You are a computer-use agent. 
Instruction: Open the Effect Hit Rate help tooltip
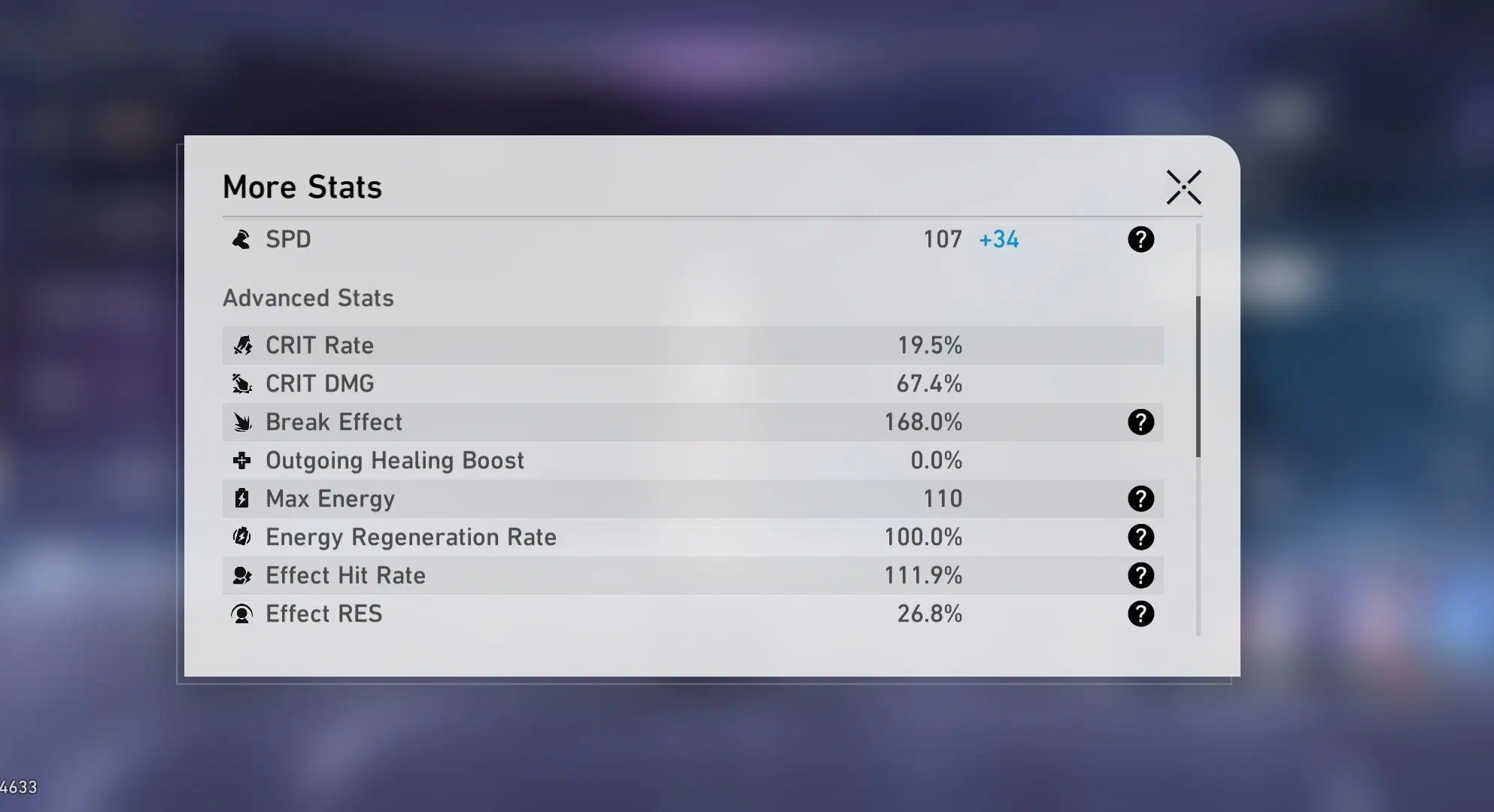pyautogui.click(x=1140, y=575)
